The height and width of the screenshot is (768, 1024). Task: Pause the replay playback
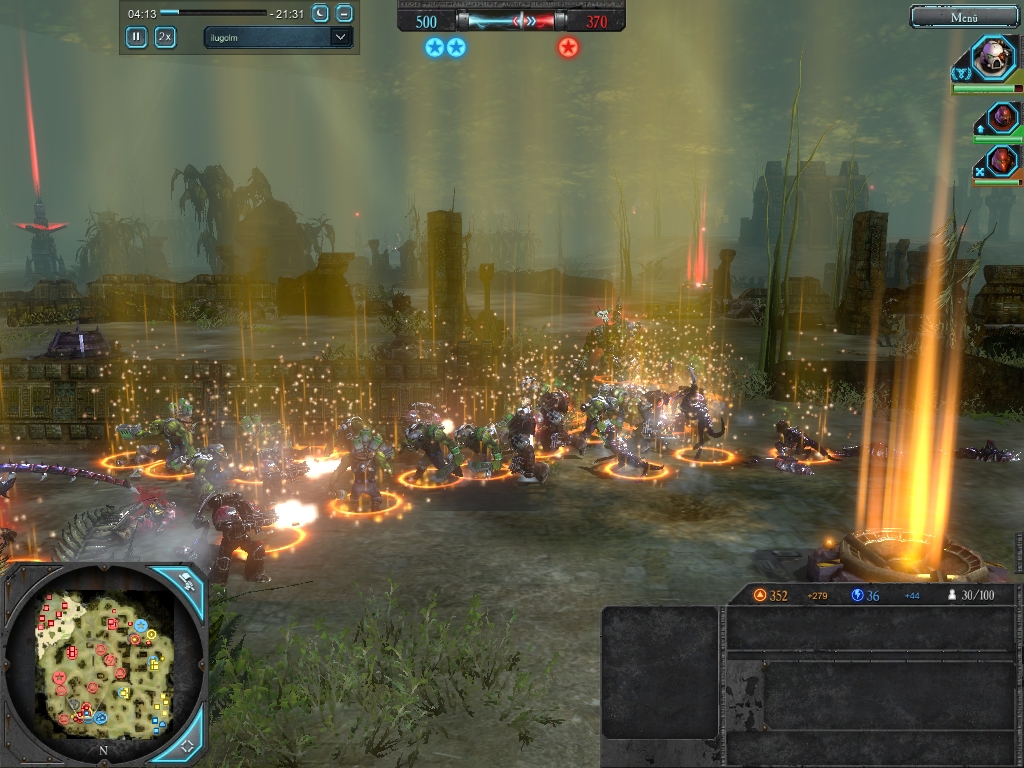point(136,37)
